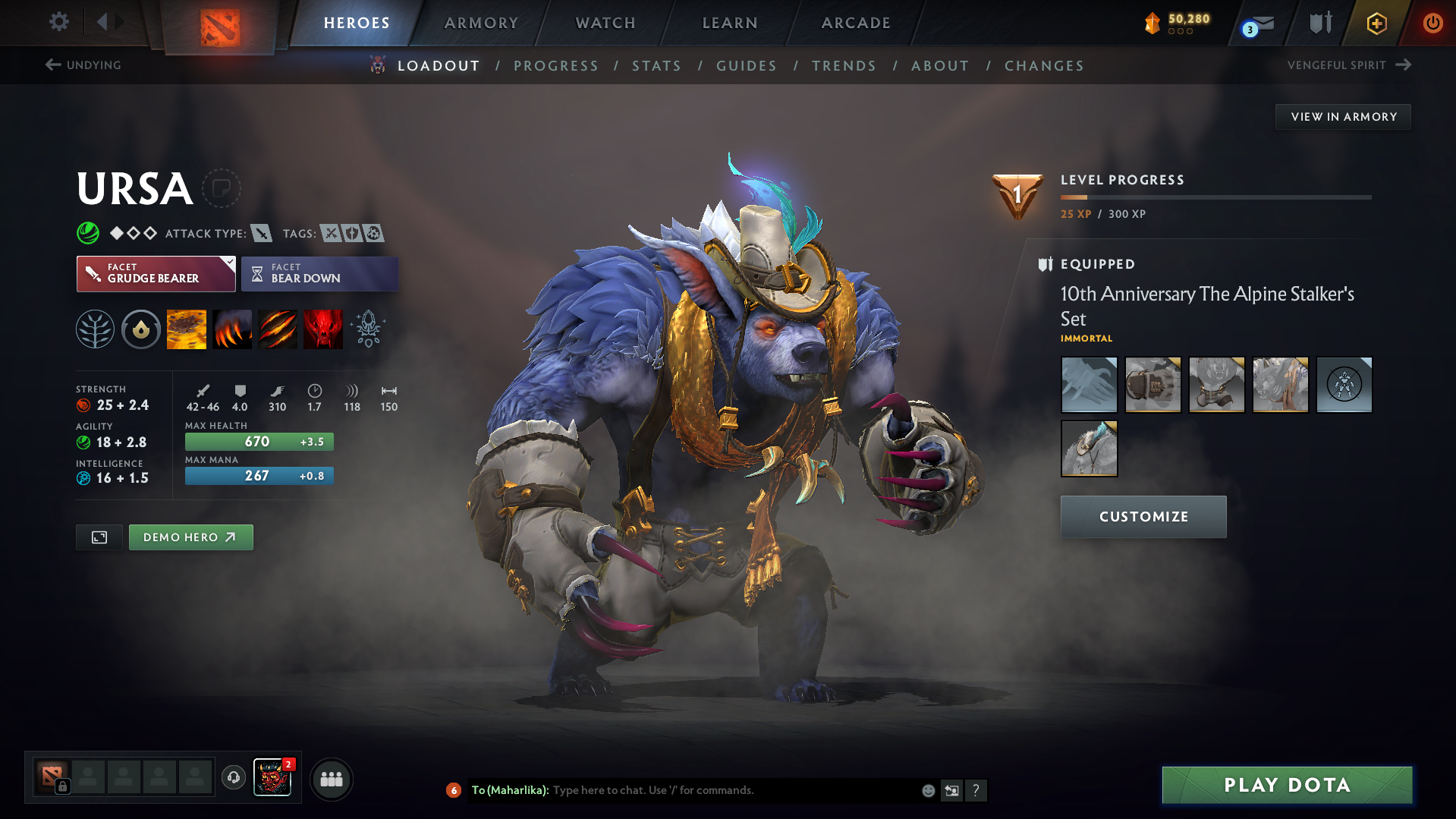The image size is (1456, 819).
Task: Open the friends list panel
Action: click(331, 779)
